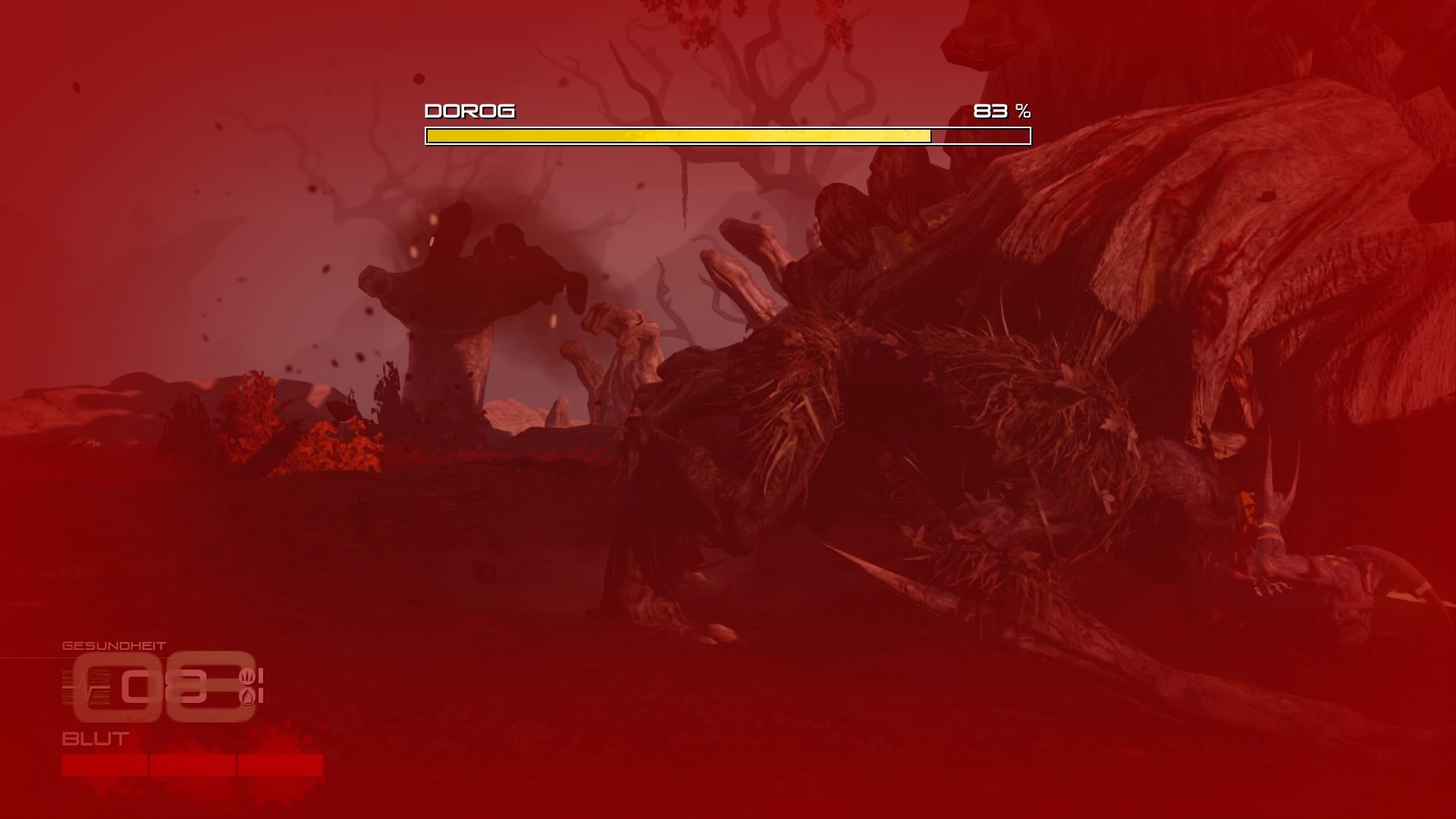The height and width of the screenshot is (819, 1456).
Task: Click the blood drop icon in HUD
Action: click(248, 695)
